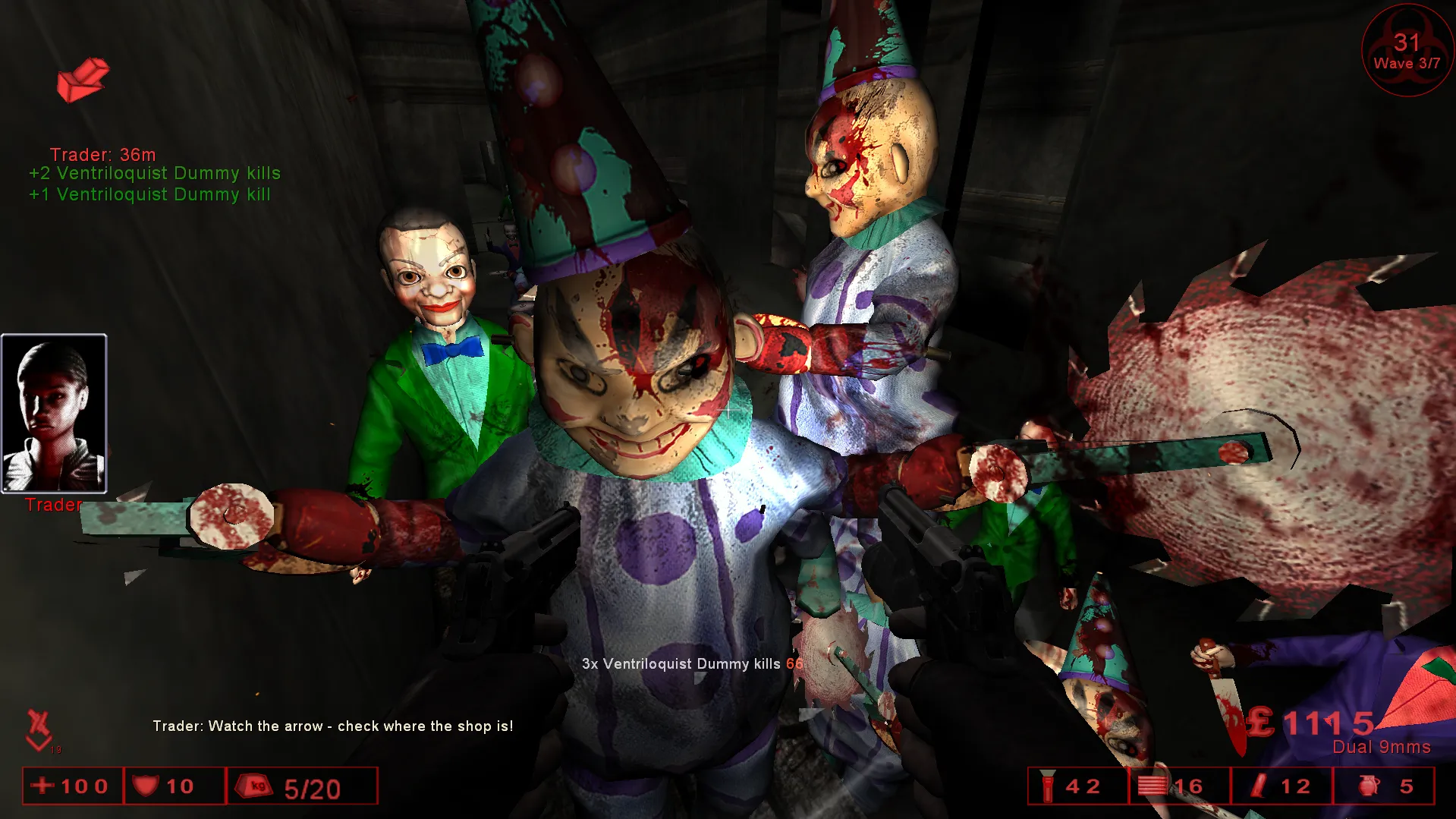Screen dimensions: 1456x819
Task: Click the perk level icon above health
Action: pos(39,729)
